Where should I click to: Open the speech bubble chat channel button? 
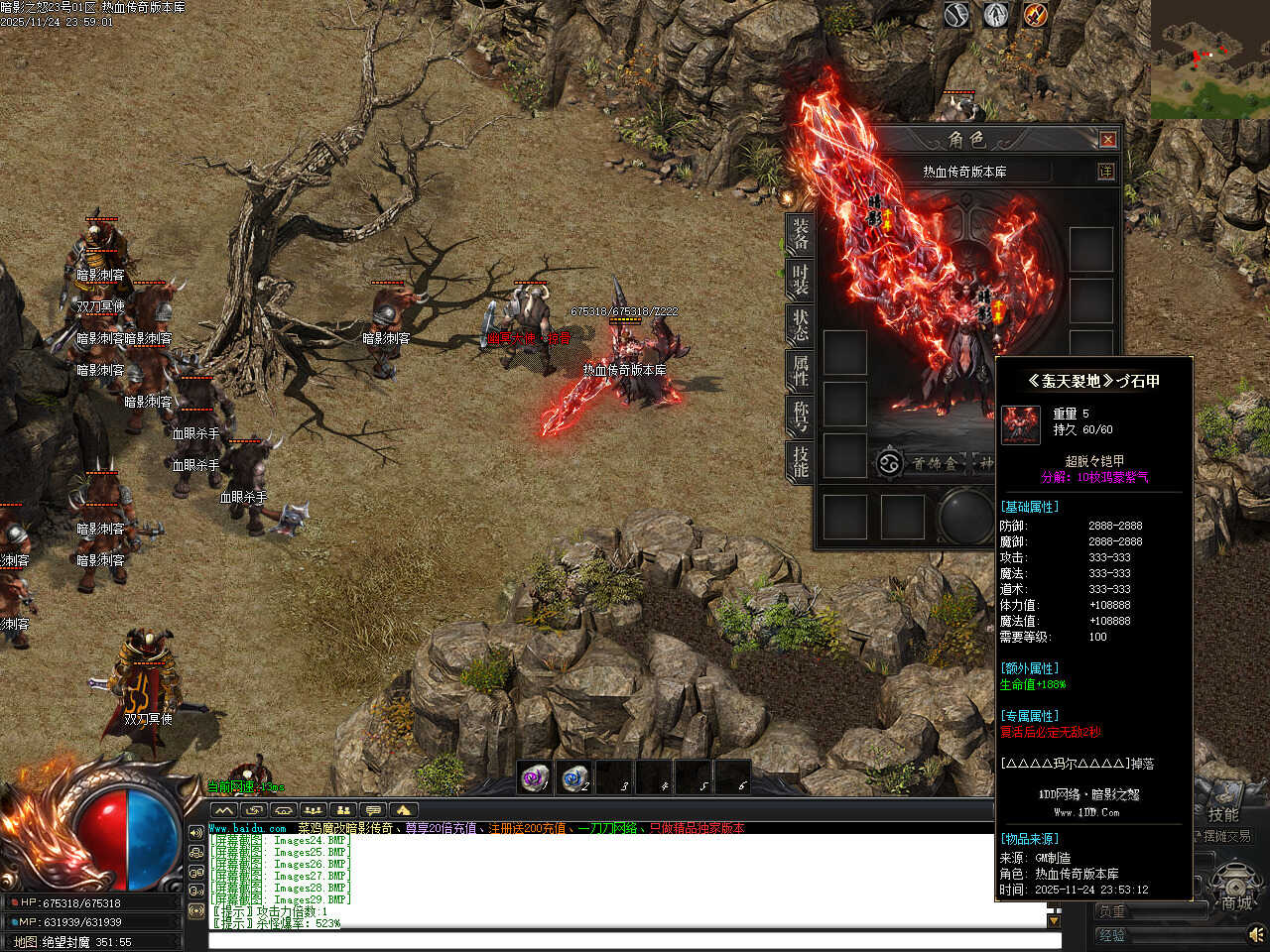tap(373, 810)
